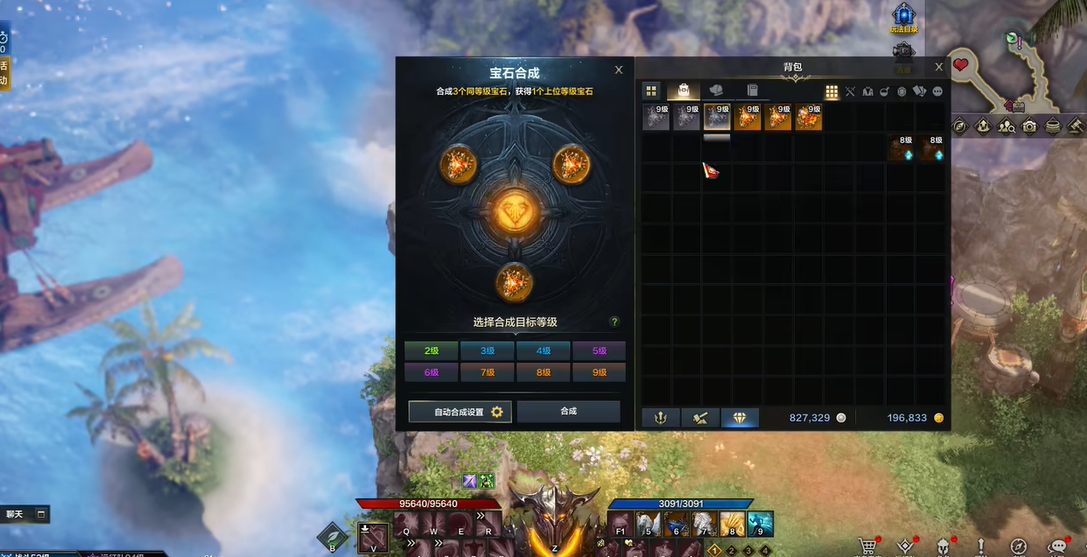
Task: Open the auto synthesis settings
Action: (x=460, y=412)
